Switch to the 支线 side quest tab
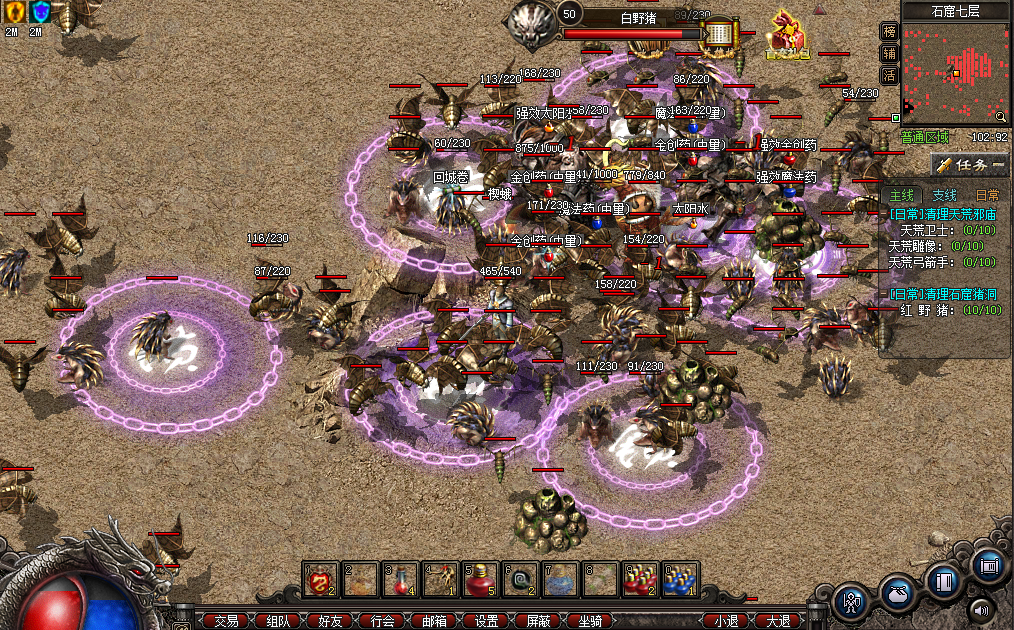The width and height of the screenshot is (1014, 630). (x=944, y=196)
